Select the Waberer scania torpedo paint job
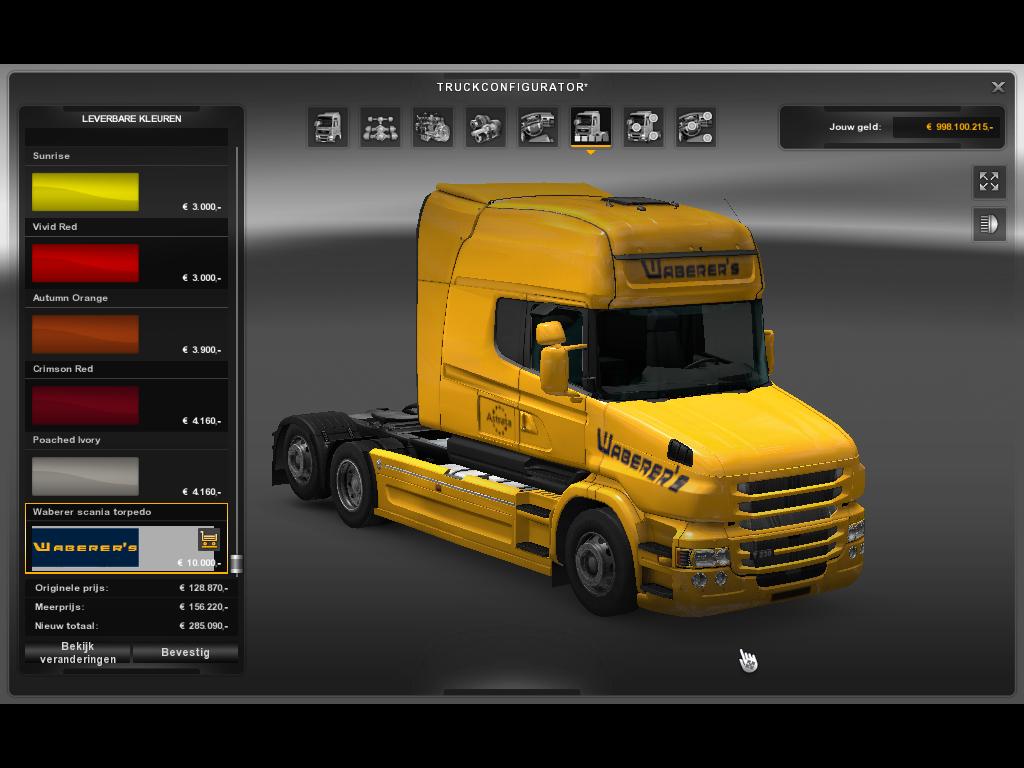 point(86,547)
